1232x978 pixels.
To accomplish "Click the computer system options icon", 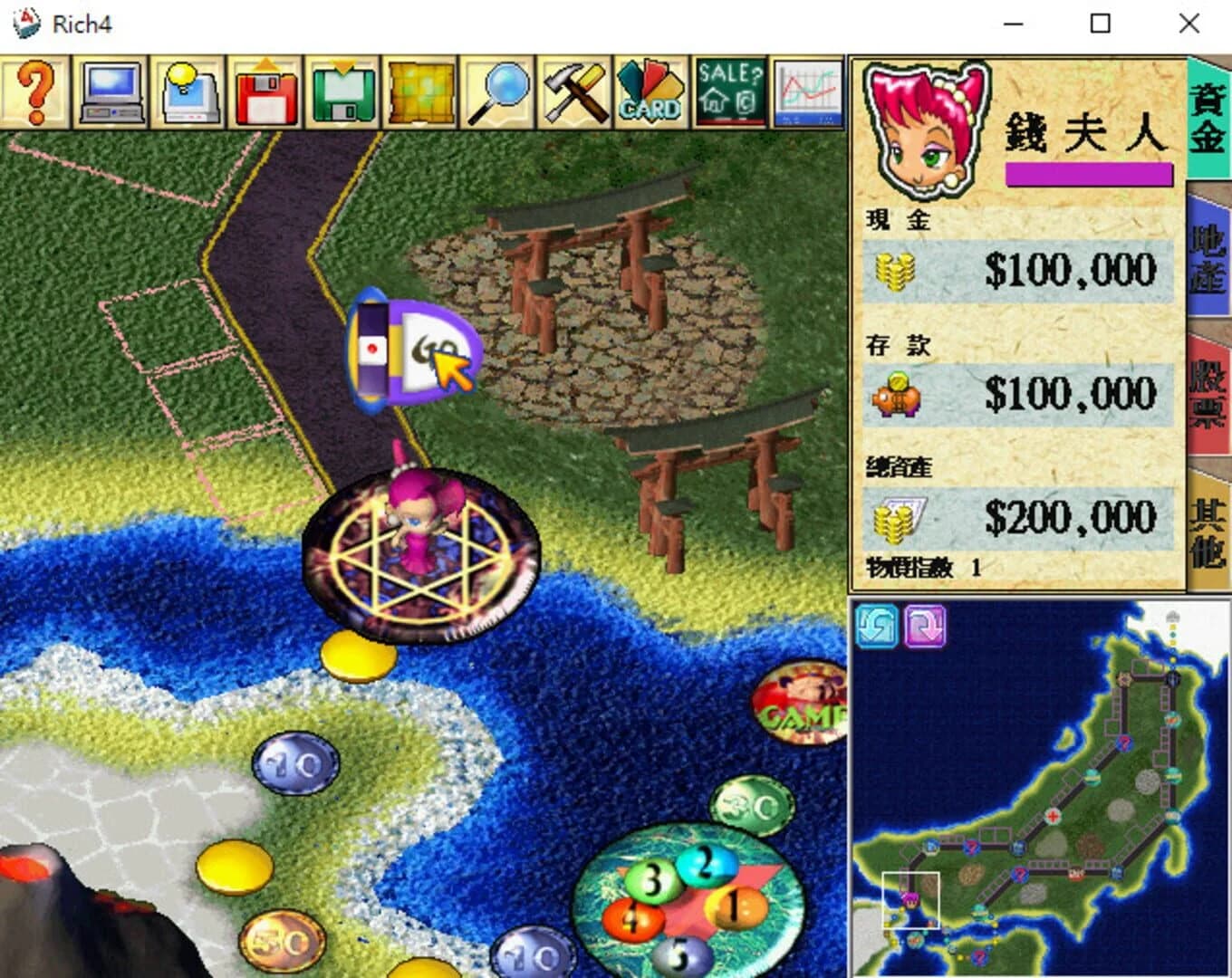I will pyautogui.click(x=110, y=91).
